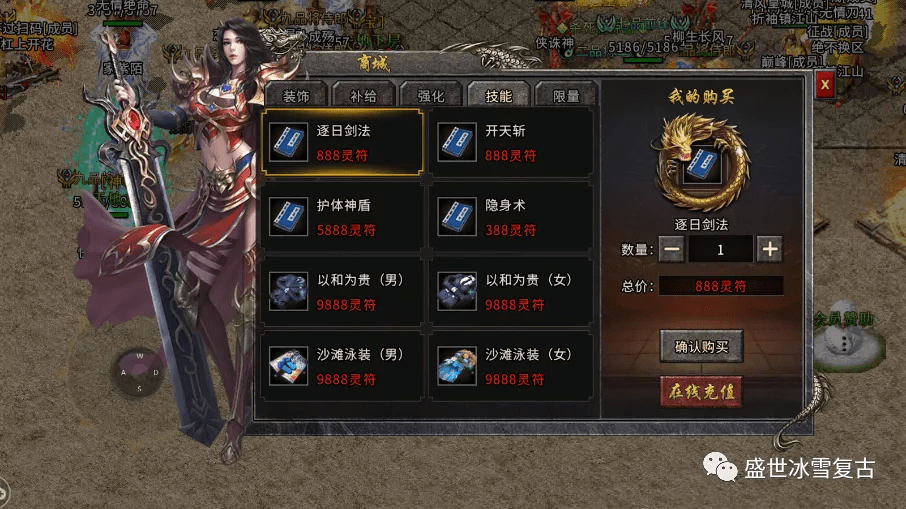906x509 pixels.
Task: Increase purchase quantity with plus button
Action: 769,249
